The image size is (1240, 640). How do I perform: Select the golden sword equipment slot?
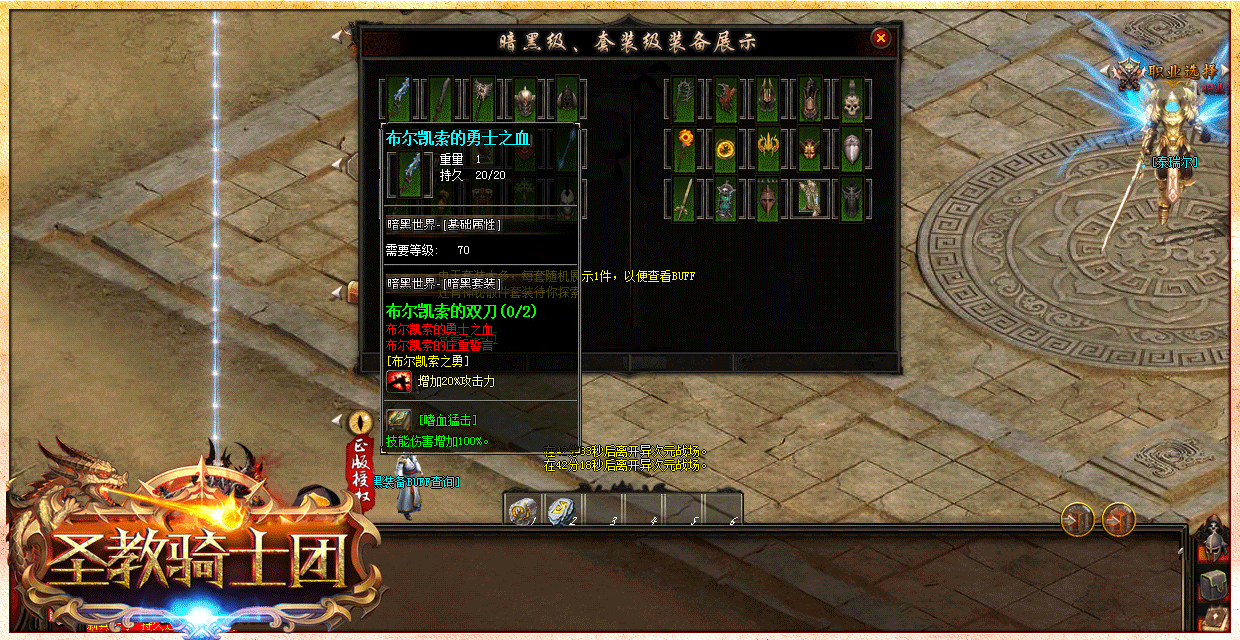pos(684,199)
